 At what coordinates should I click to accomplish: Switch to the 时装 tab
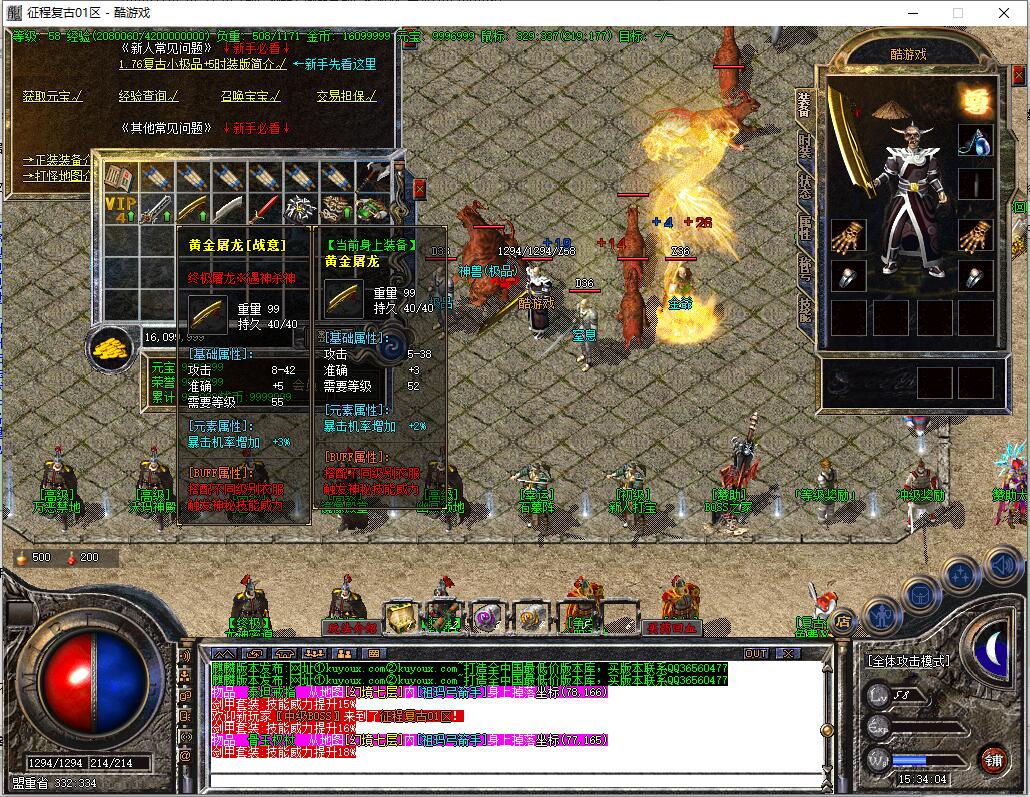point(806,146)
